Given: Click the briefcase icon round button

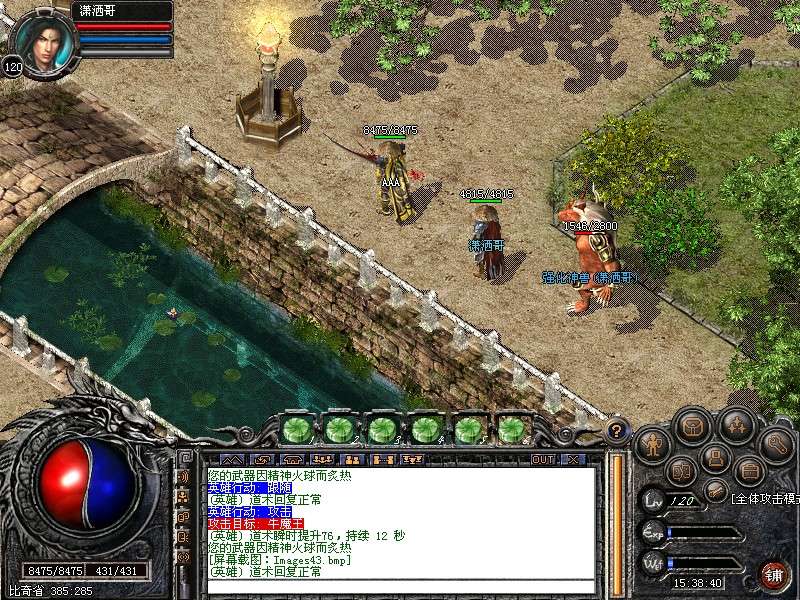Looking at the screenshot, I should pyautogui.click(x=748, y=469).
